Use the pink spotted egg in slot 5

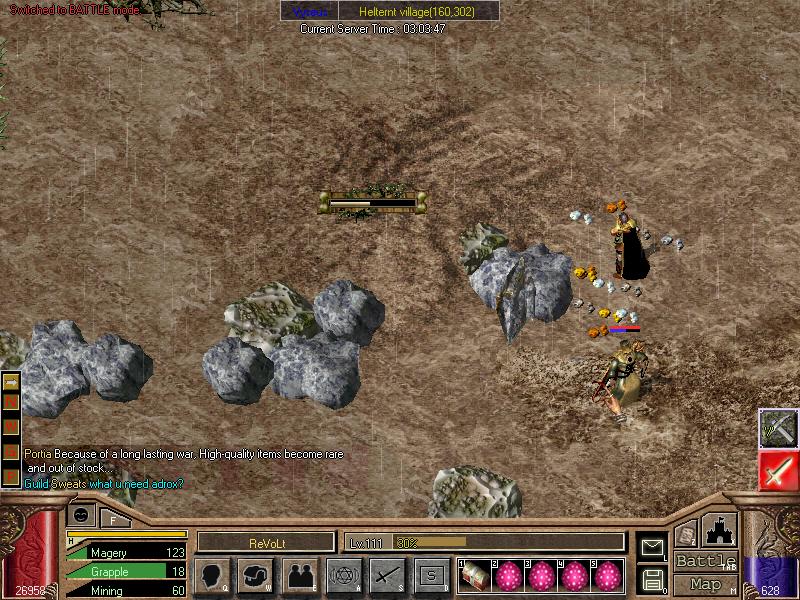point(607,575)
